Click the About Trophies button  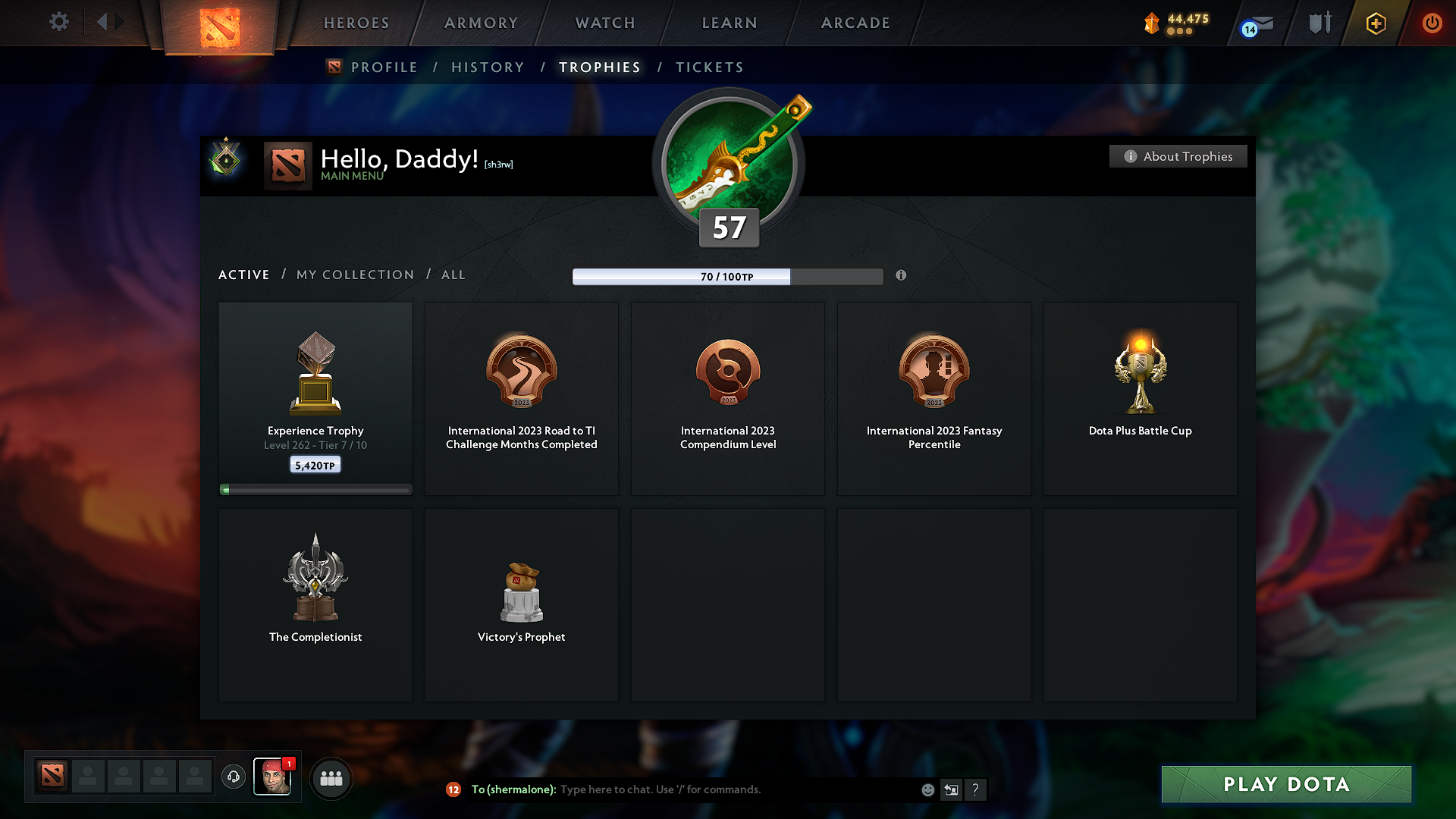tap(1178, 156)
